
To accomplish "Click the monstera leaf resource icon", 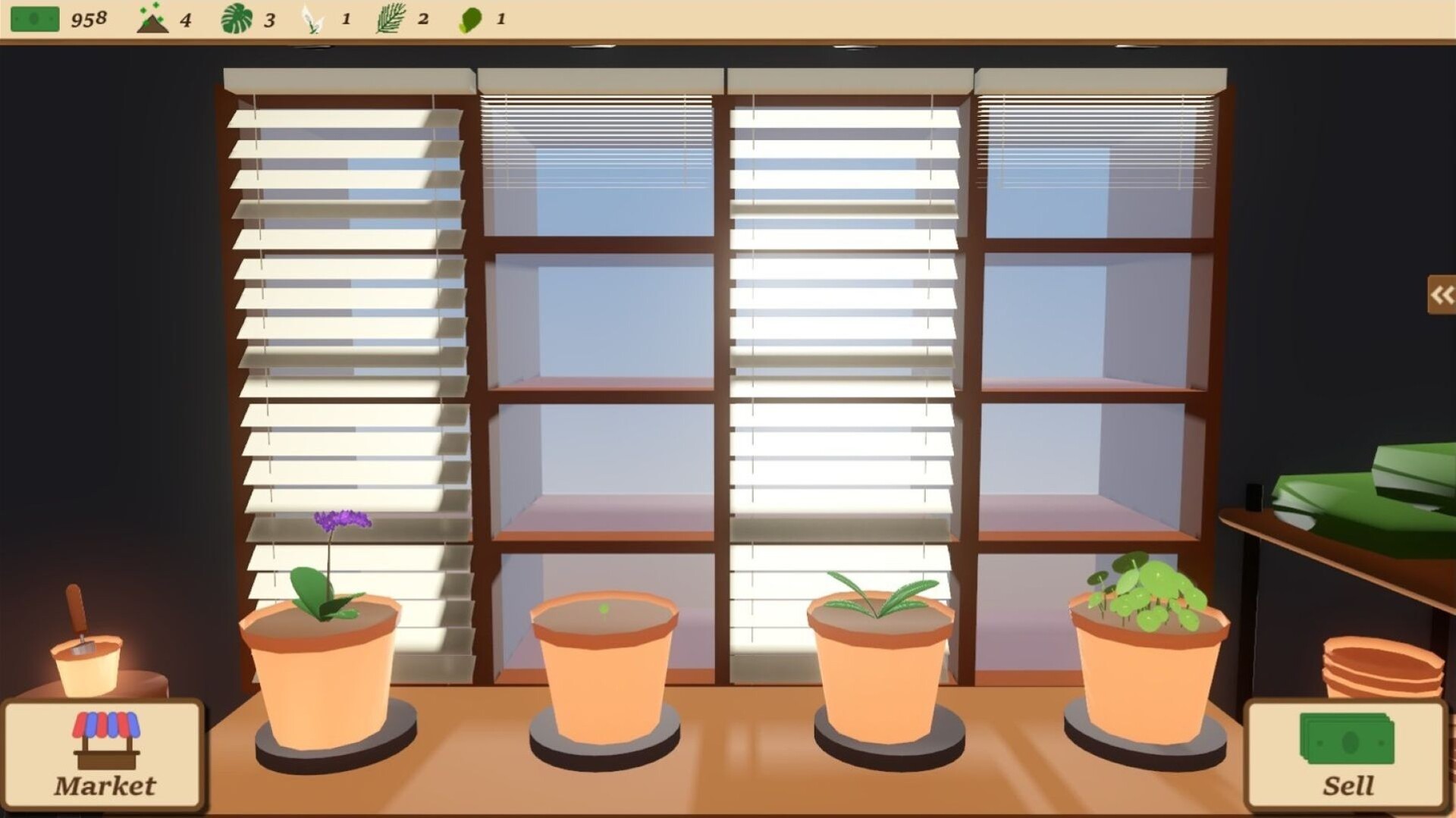I will coord(238,17).
